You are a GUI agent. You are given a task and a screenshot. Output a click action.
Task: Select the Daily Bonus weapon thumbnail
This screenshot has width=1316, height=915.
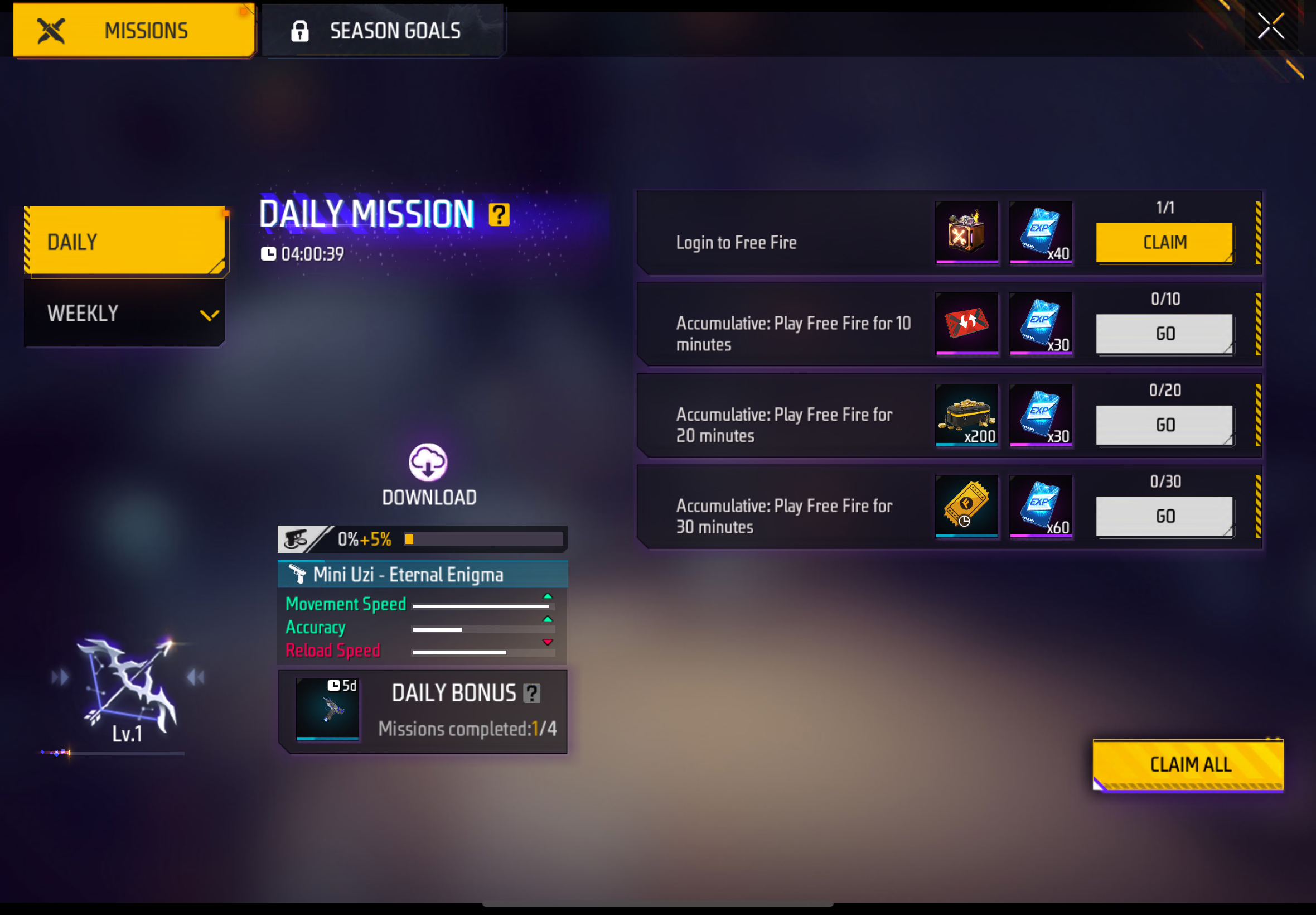pyautogui.click(x=327, y=709)
